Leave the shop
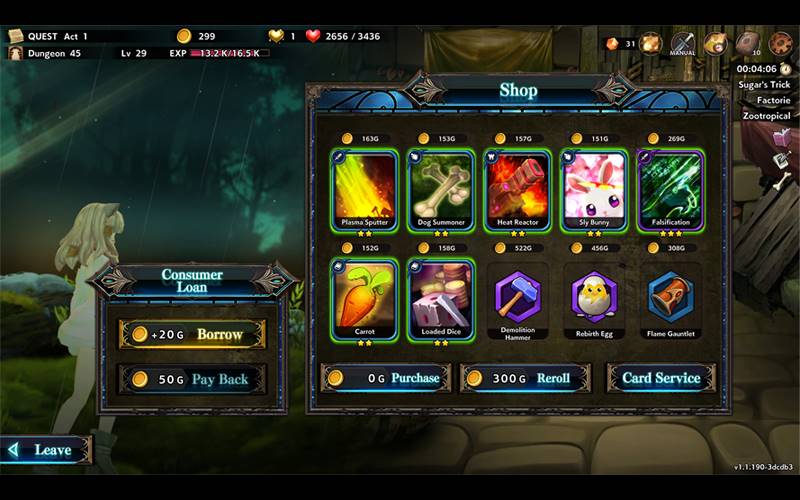Screen dimensions: 800x500 coord(46,450)
